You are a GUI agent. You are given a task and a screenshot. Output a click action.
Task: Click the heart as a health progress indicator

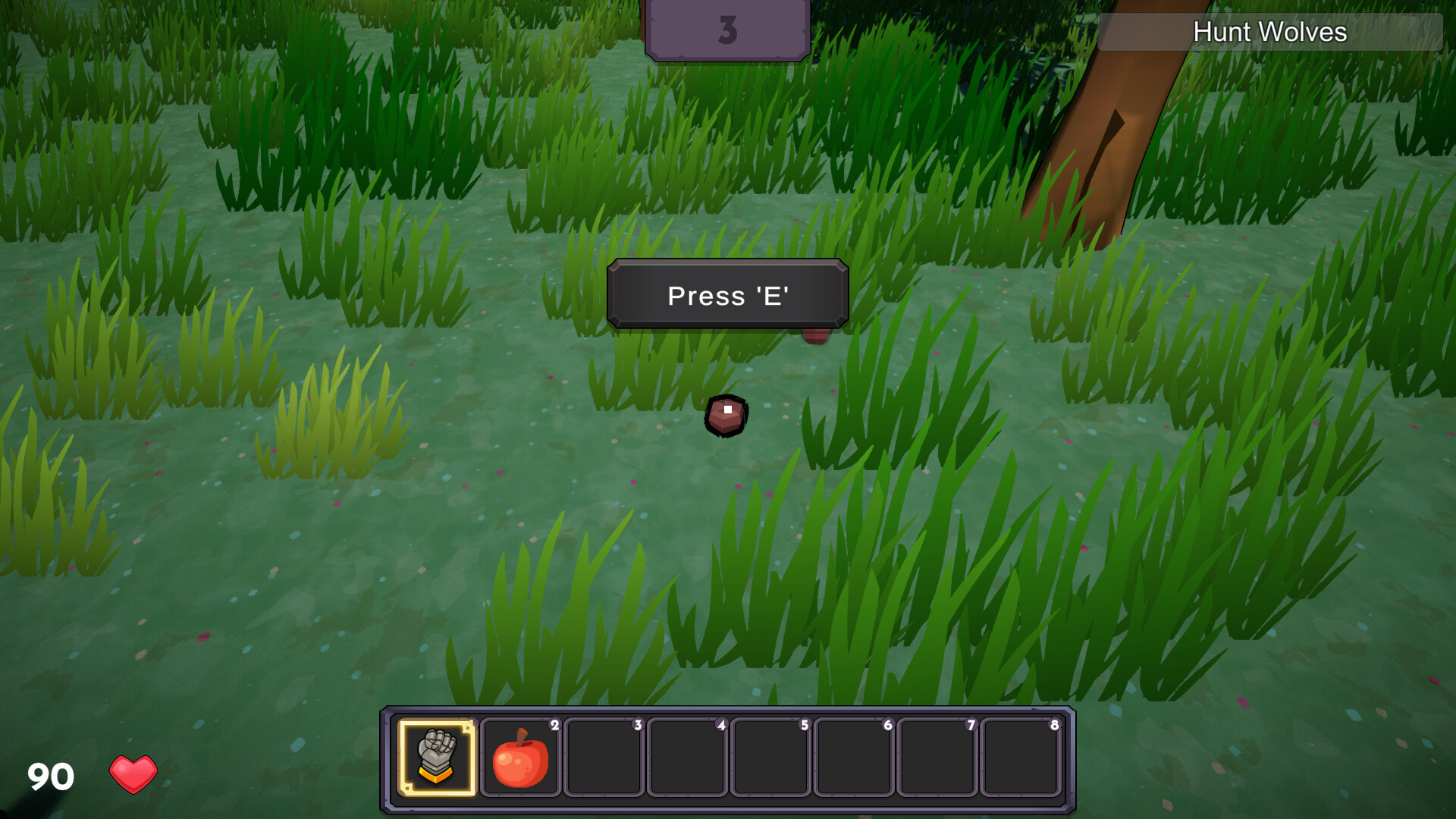[x=133, y=773]
